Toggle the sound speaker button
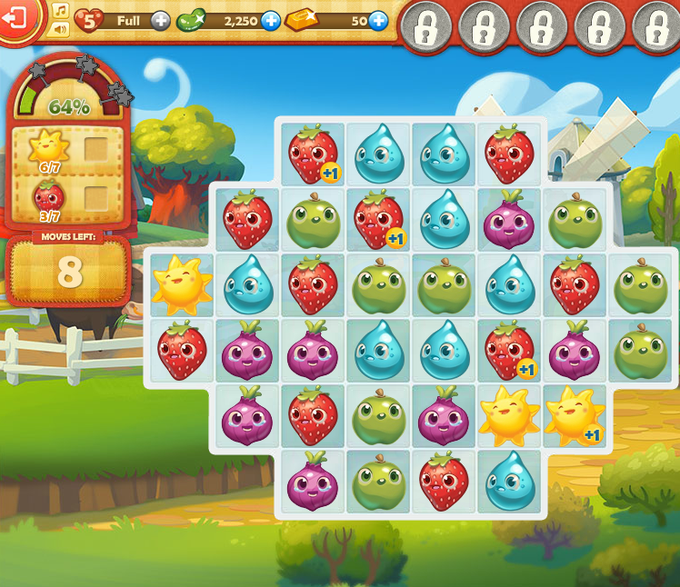 coord(60,29)
